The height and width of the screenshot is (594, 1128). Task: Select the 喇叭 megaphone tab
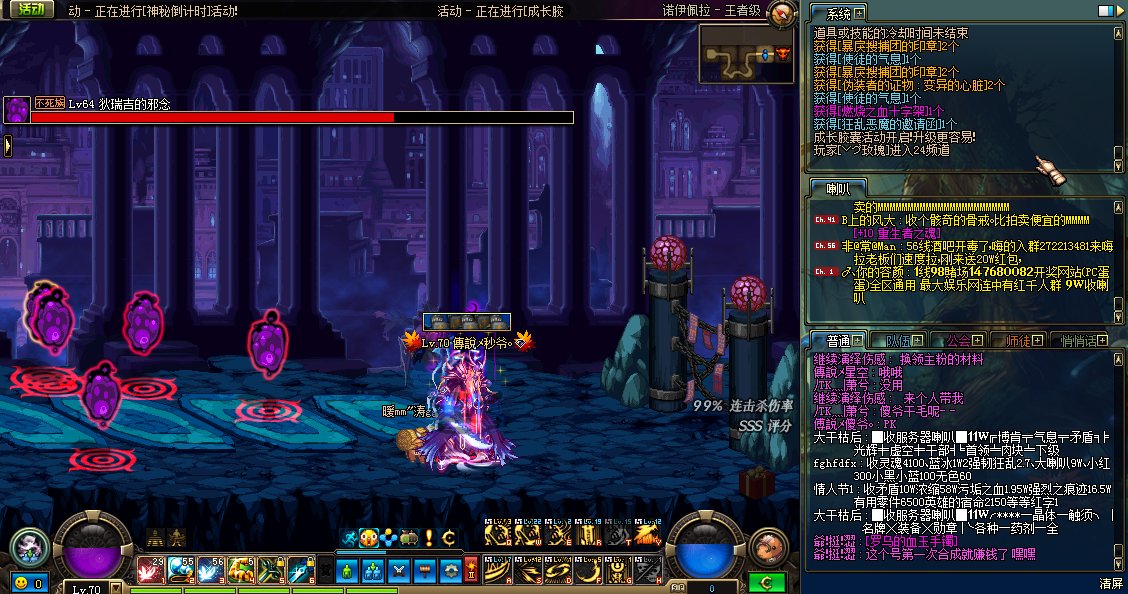(831, 188)
